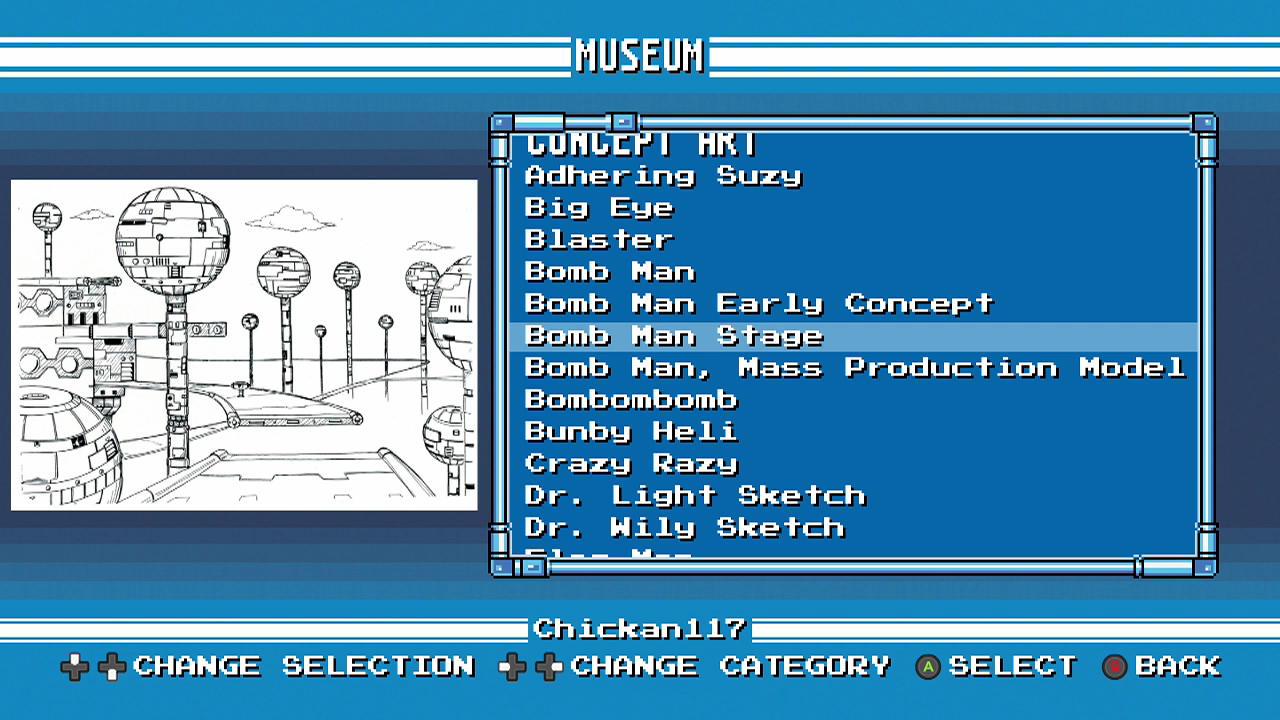Image resolution: width=1280 pixels, height=720 pixels.
Task: Select the highlighted Bomb Man Stage row
Action: [x=674, y=336]
